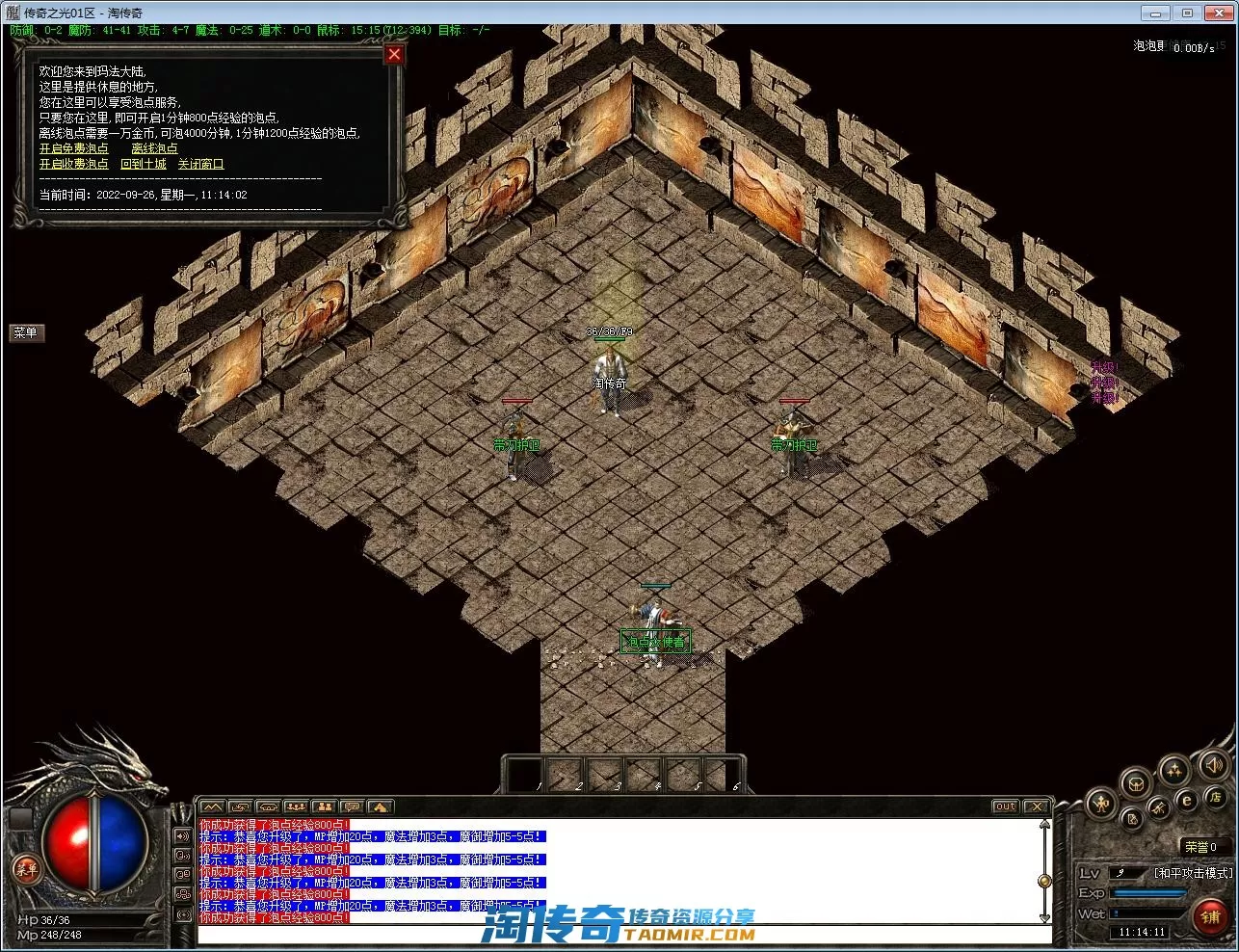Toggle the [和平攻击模式] attack mode
The width and height of the screenshot is (1239, 952).
tap(1193, 873)
